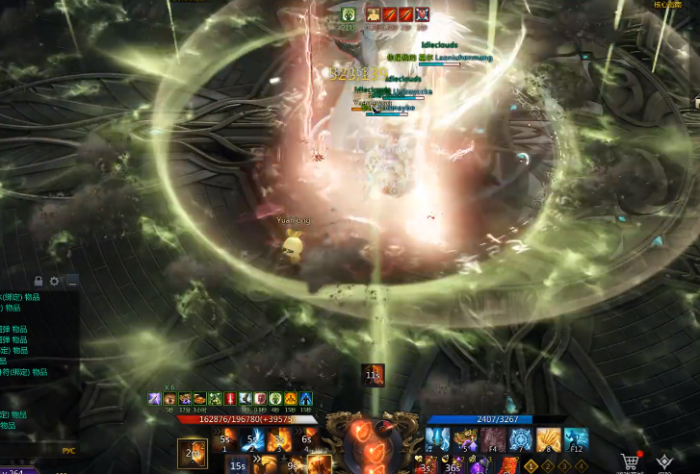Viewport: 700px width, 474px height.
Task: Select the skill with 15s cooldown
Action: point(237,464)
